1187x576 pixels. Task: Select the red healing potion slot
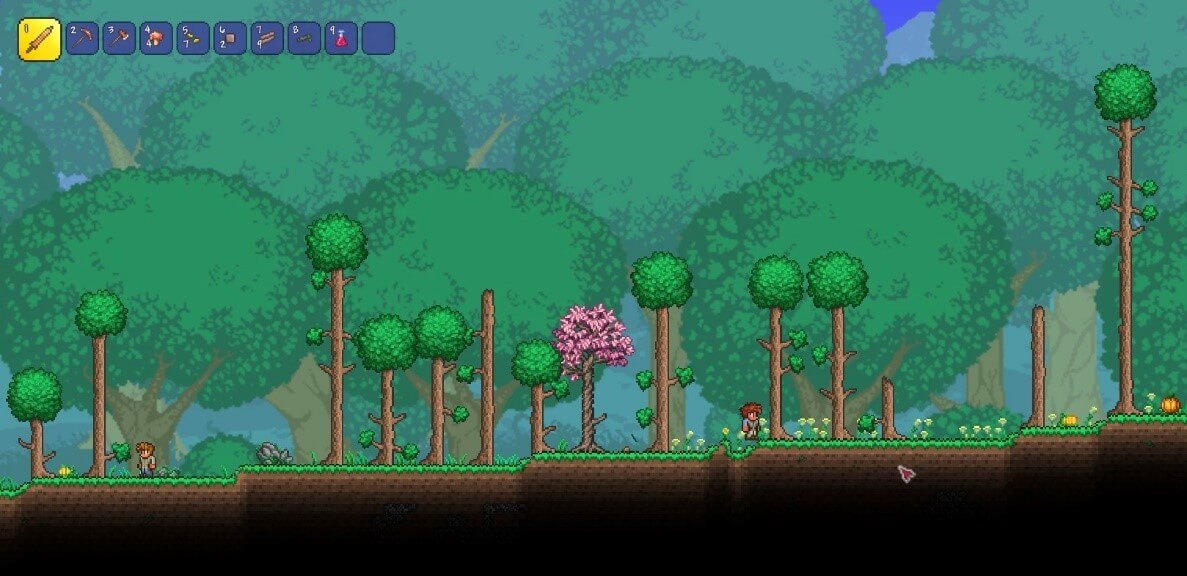[341, 39]
